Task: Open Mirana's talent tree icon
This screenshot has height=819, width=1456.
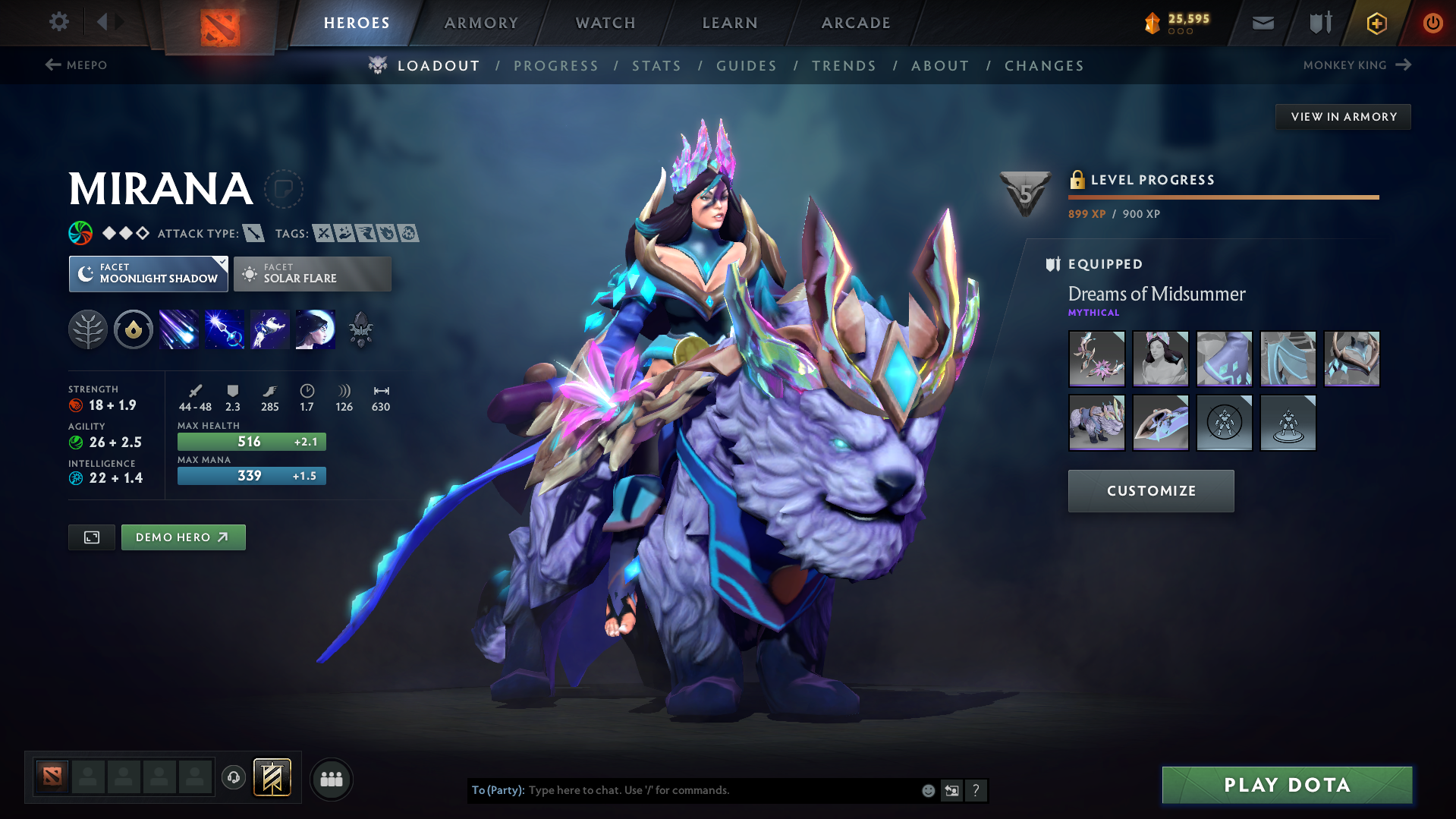Action: (88, 329)
